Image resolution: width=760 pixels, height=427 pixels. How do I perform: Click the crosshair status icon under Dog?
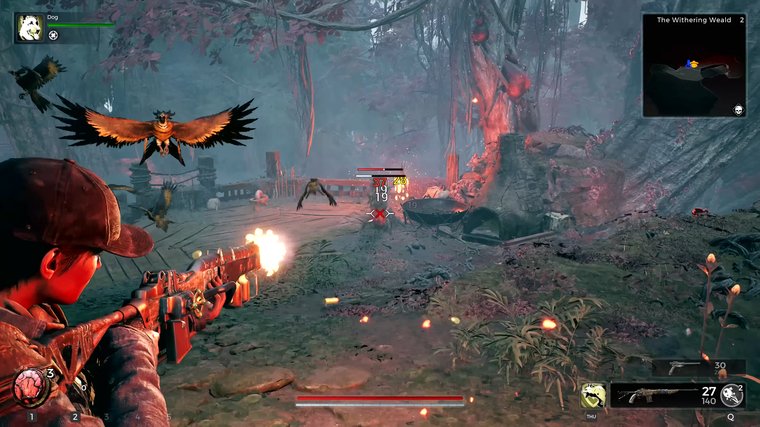coord(53,36)
